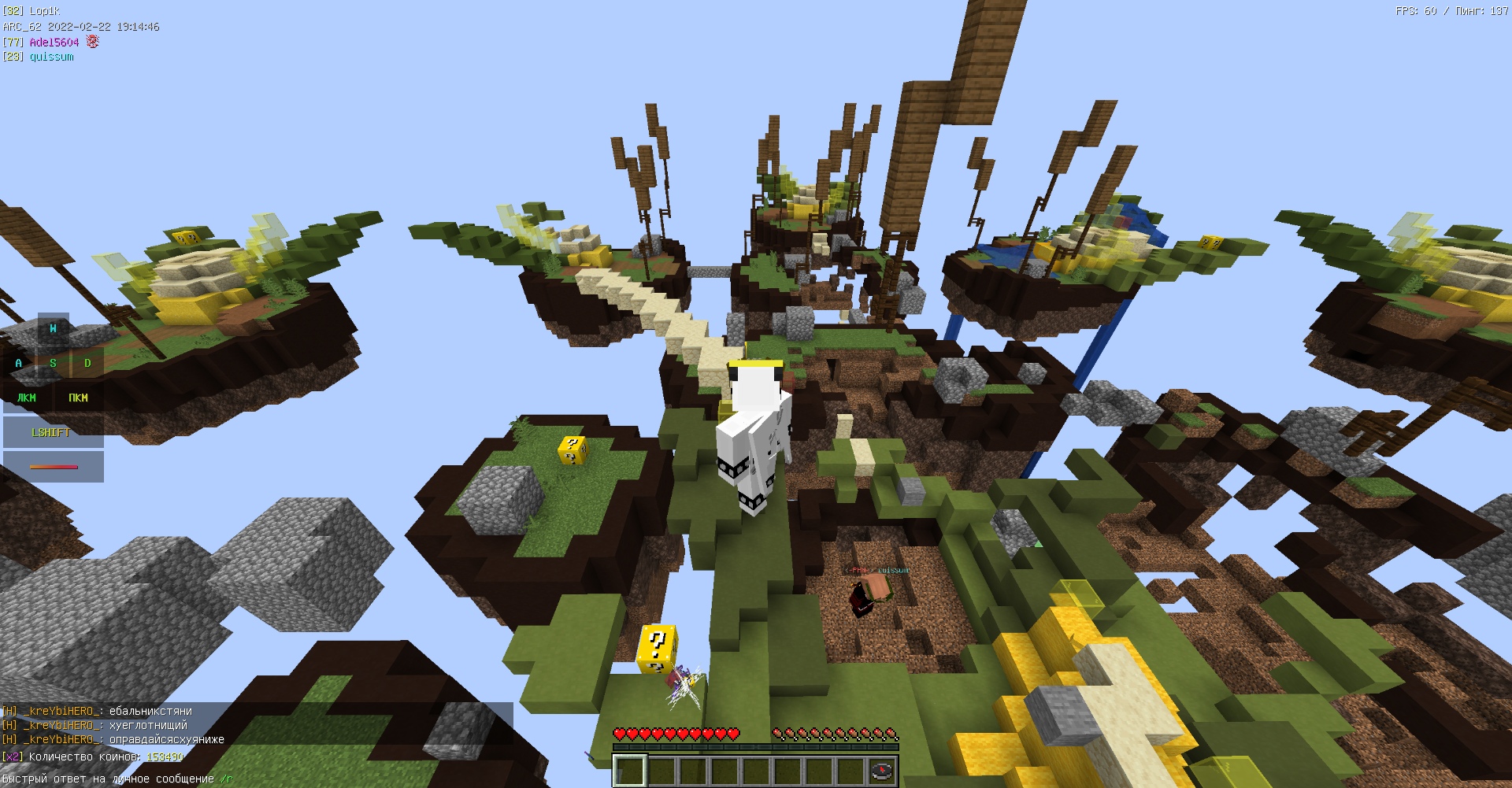
Task: Click the quick reply /r chat hint
Action: click(227, 779)
